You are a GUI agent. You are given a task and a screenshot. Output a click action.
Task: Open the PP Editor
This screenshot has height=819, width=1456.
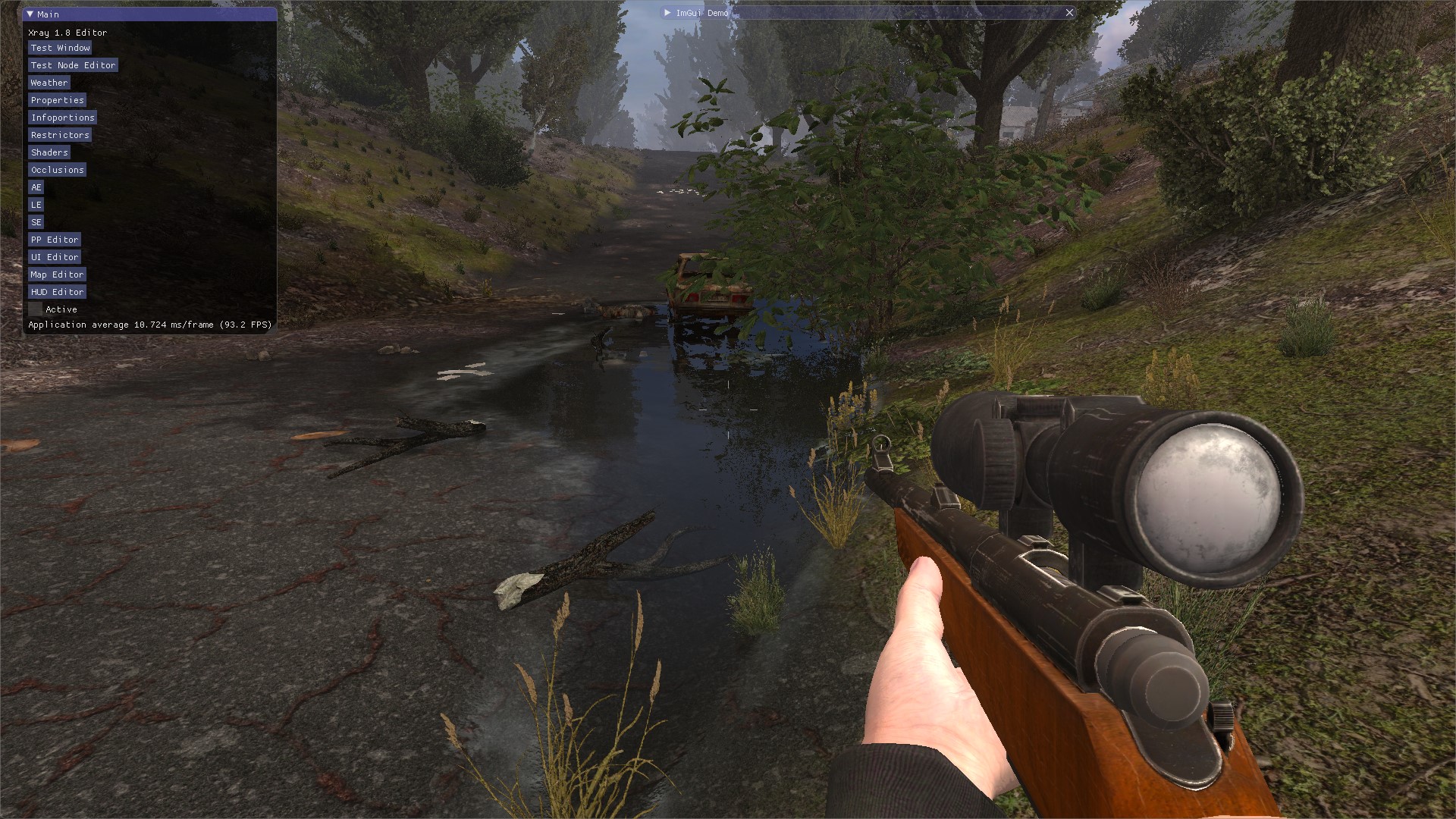tap(54, 240)
